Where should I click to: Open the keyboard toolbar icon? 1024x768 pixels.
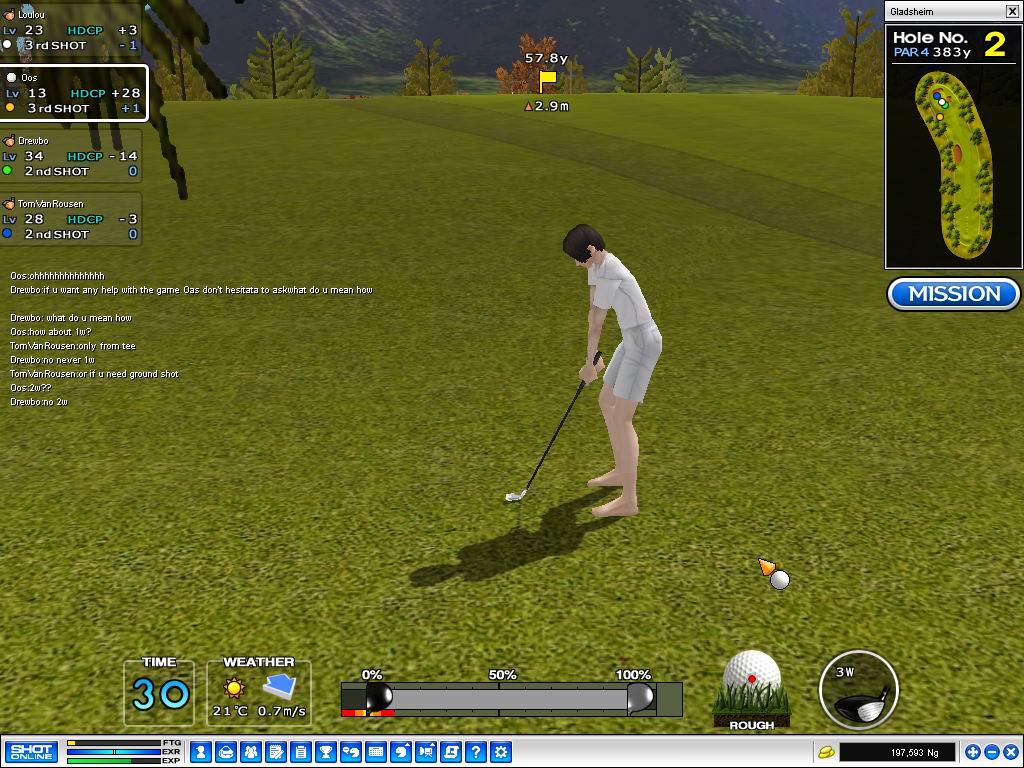(376, 752)
